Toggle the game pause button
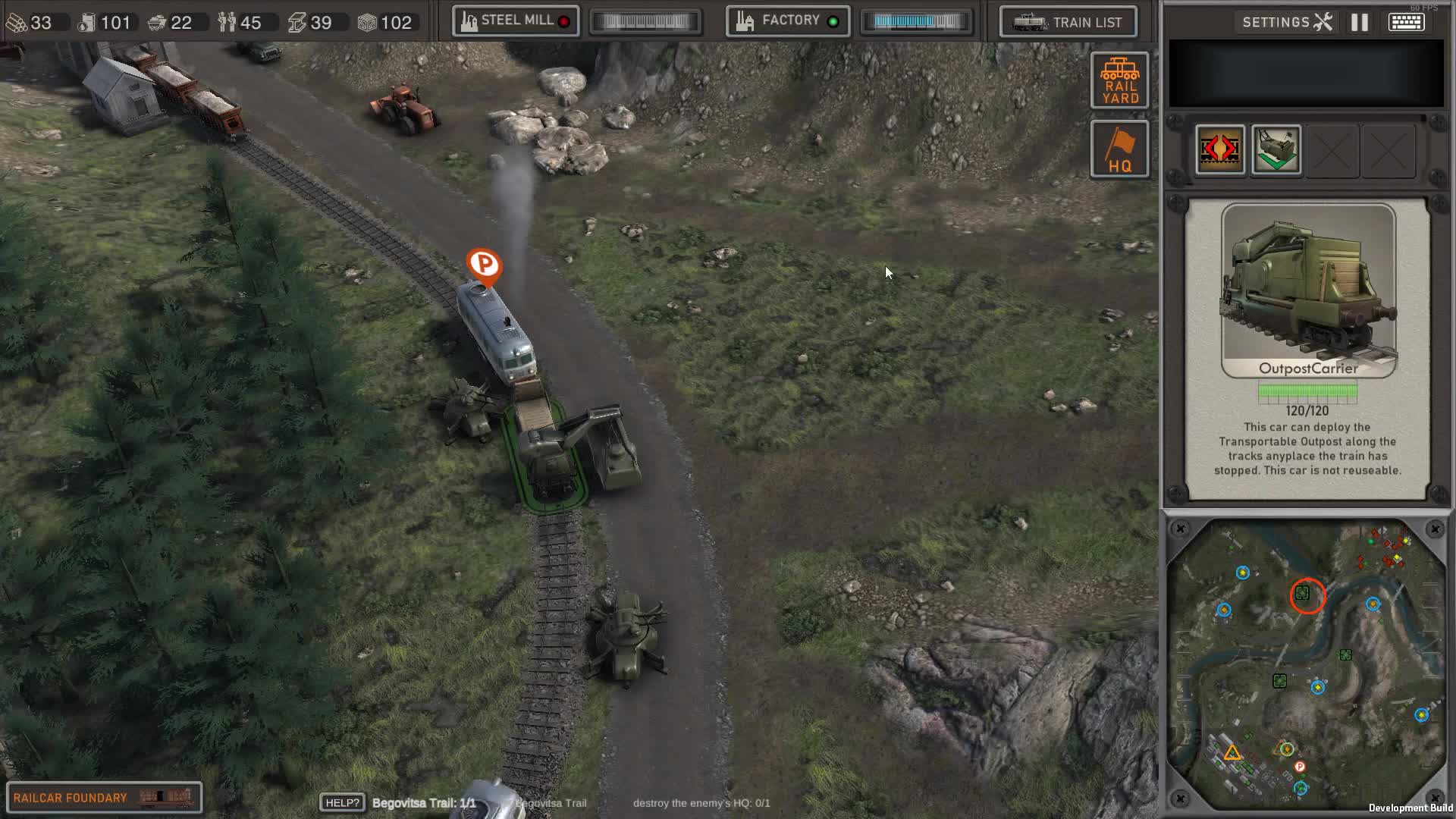Image resolution: width=1456 pixels, height=819 pixels. pyautogui.click(x=1358, y=22)
